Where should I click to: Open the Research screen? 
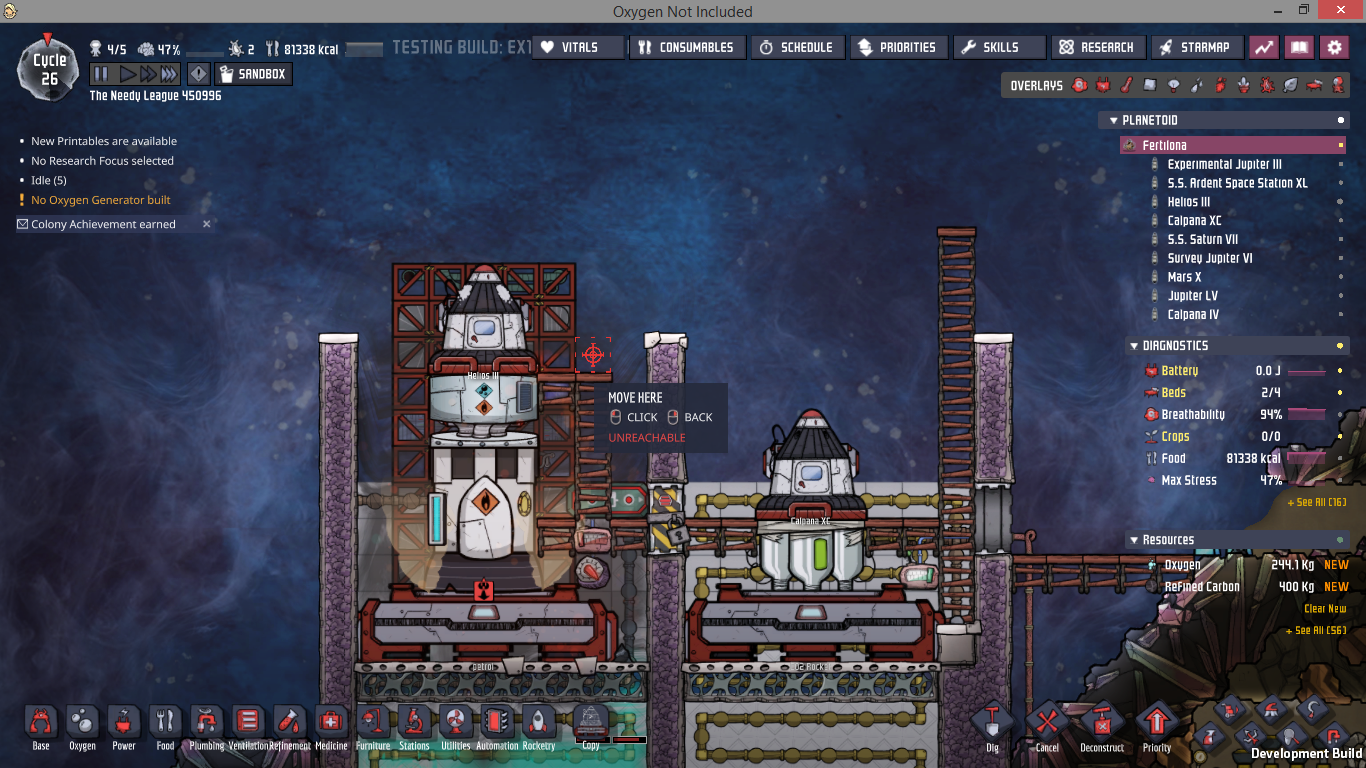(x=1097, y=47)
